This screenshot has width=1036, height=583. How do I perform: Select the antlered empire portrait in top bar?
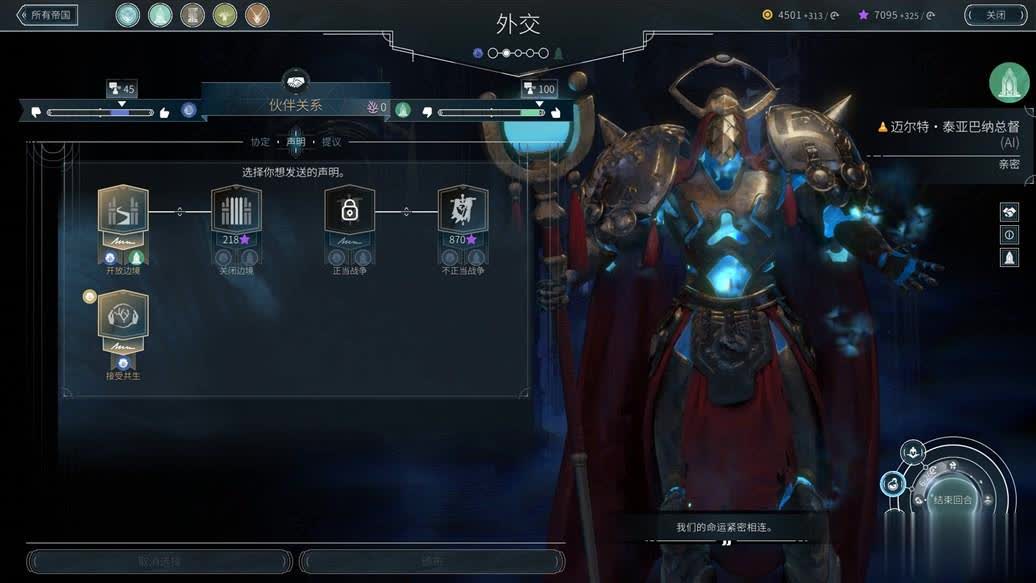point(257,15)
